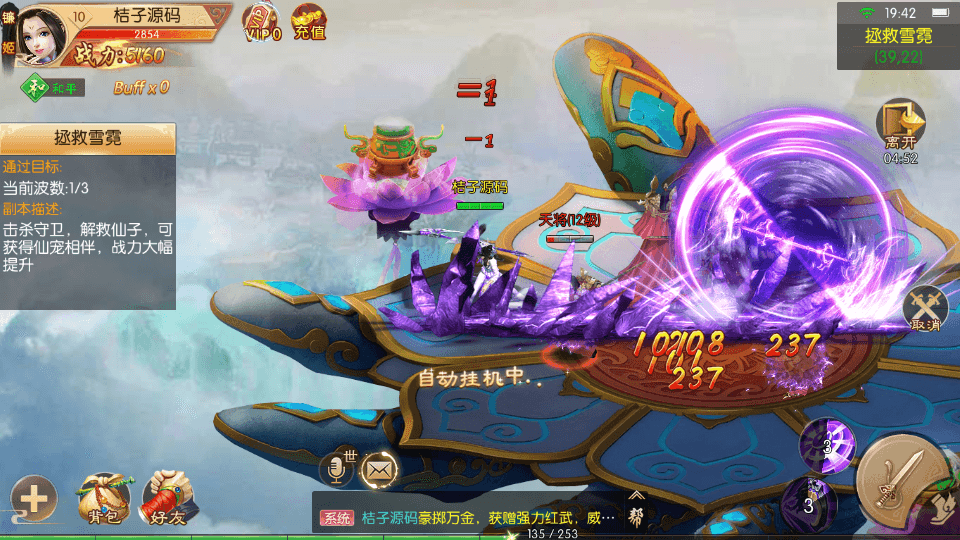960x540 pixels.
Task: Toggle the 和平 peace mode button
Action: tap(54, 87)
